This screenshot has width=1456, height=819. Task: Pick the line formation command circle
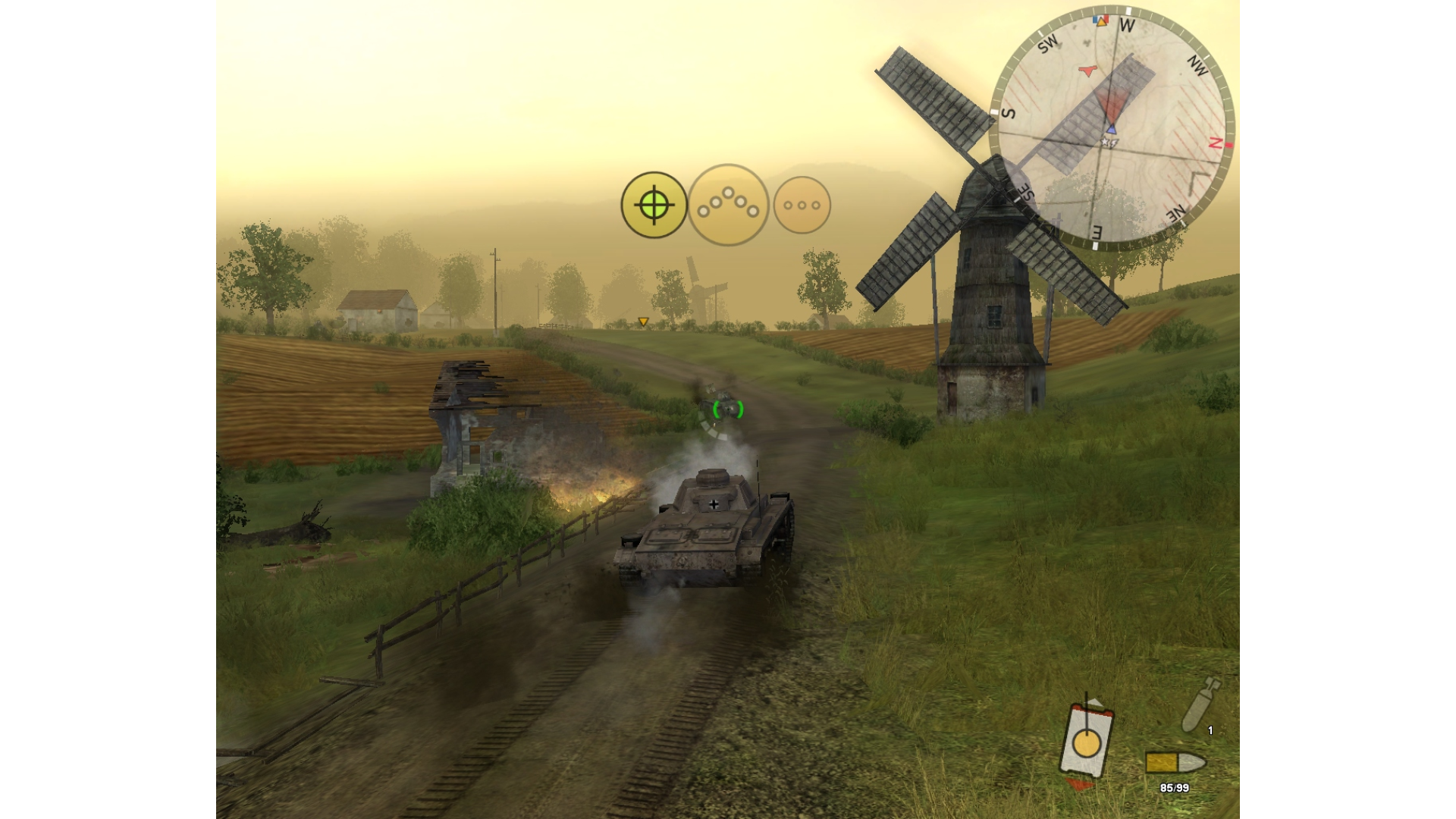pyautogui.click(x=802, y=205)
